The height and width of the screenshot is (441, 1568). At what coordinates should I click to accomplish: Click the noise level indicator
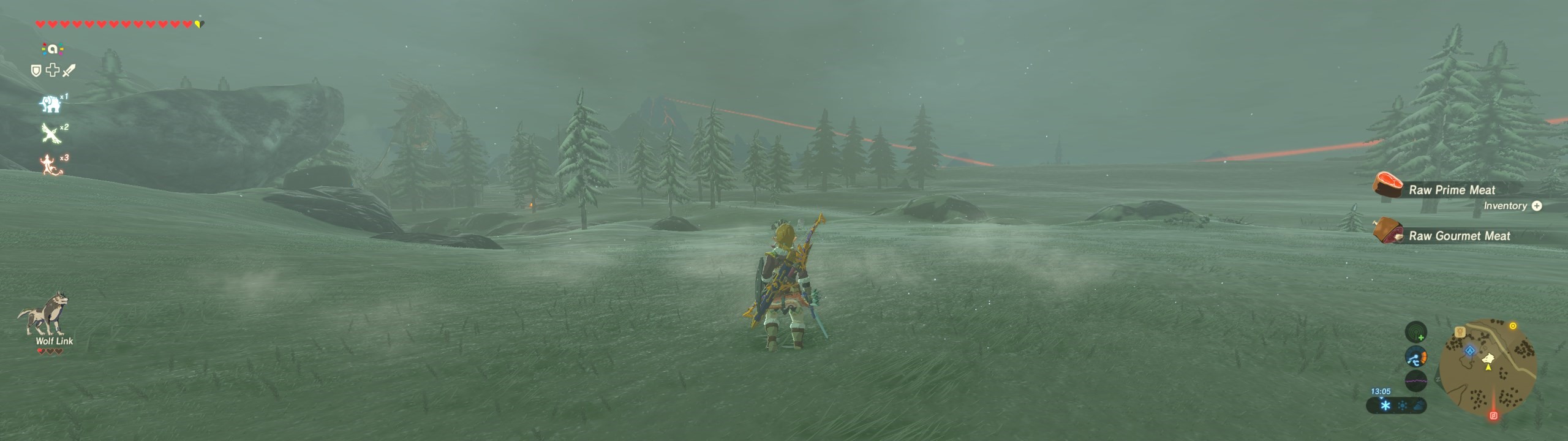coord(1415,380)
